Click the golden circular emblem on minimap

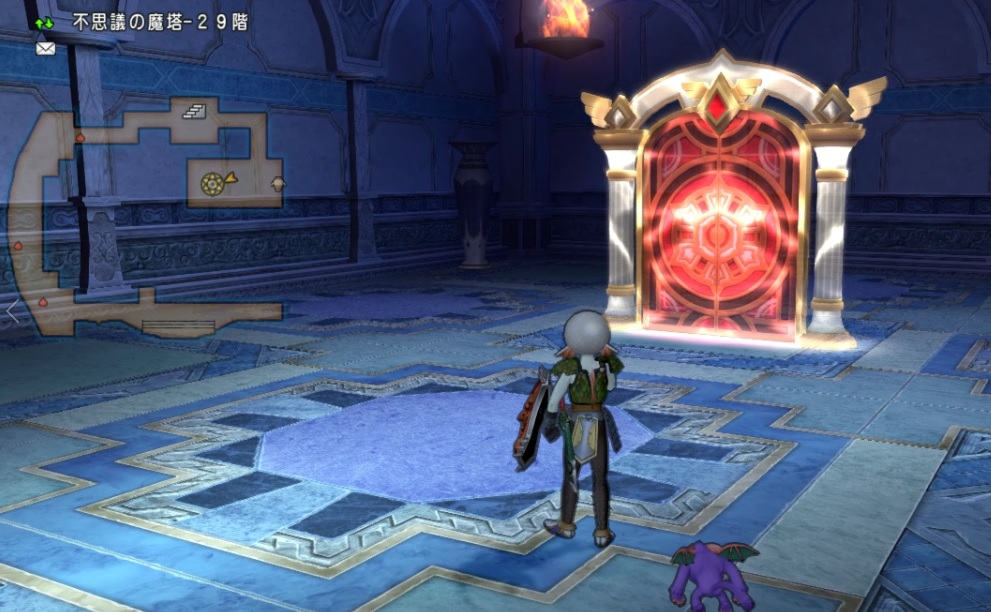211,183
